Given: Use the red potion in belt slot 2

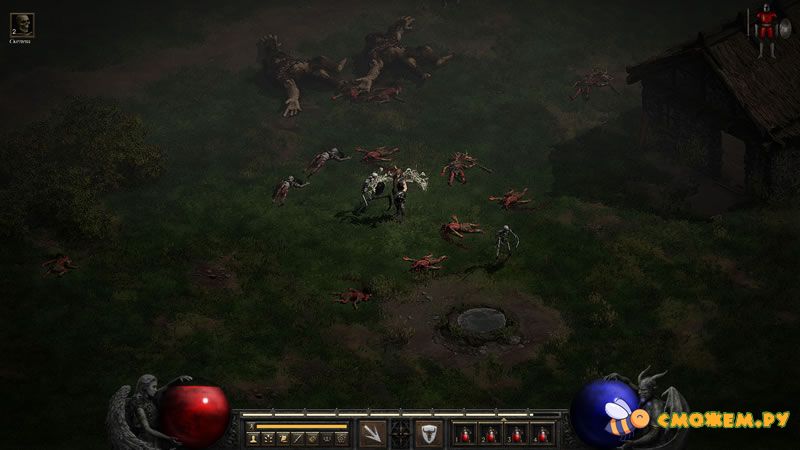Looking at the screenshot, I should pyautogui.click(x=491, y=435).
